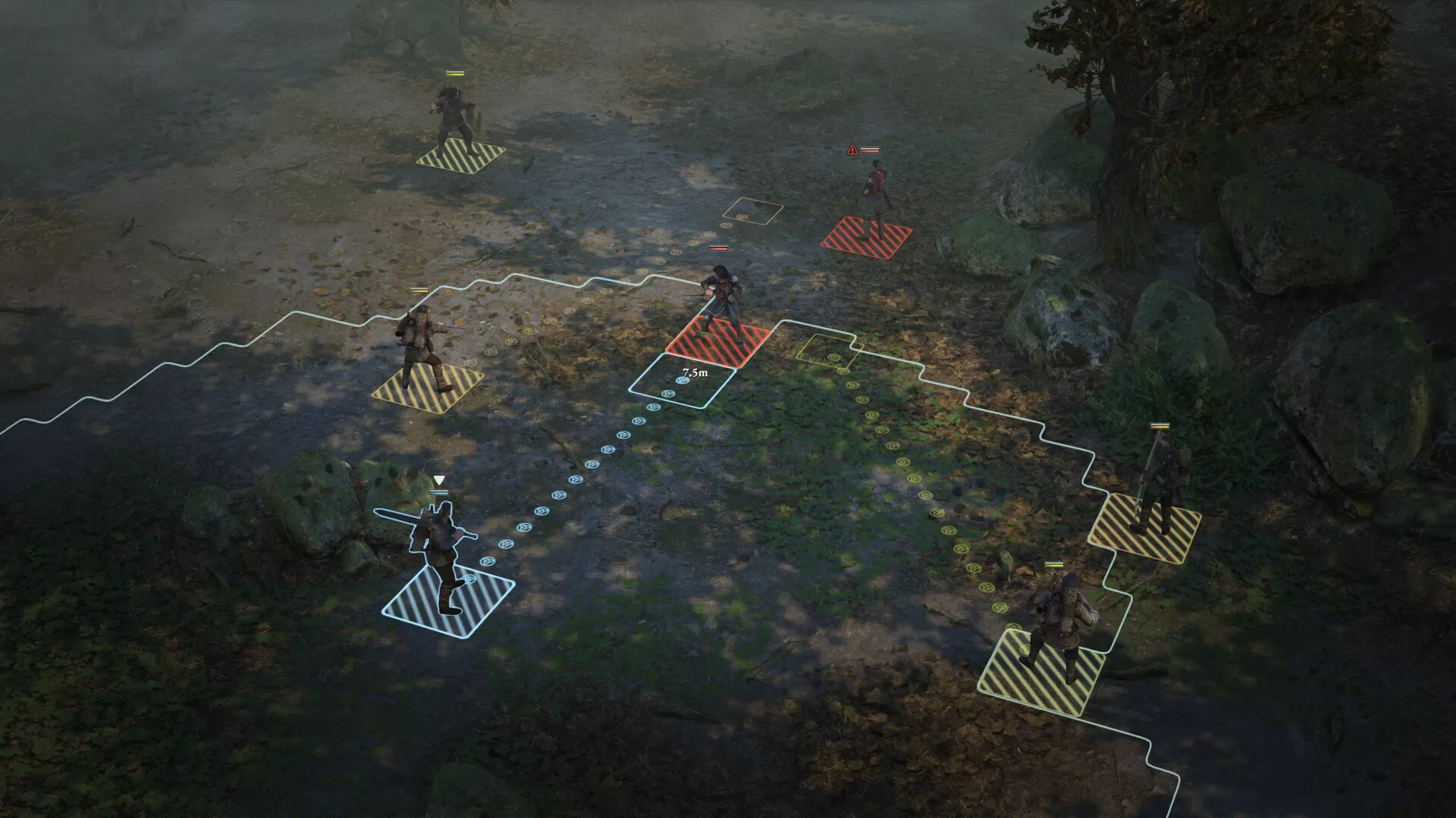The width and height of the screenshot is (1456, 818).
Task: Click the red warning icon above the enemy
Action: pyautogui.click(x=852, y=151)
